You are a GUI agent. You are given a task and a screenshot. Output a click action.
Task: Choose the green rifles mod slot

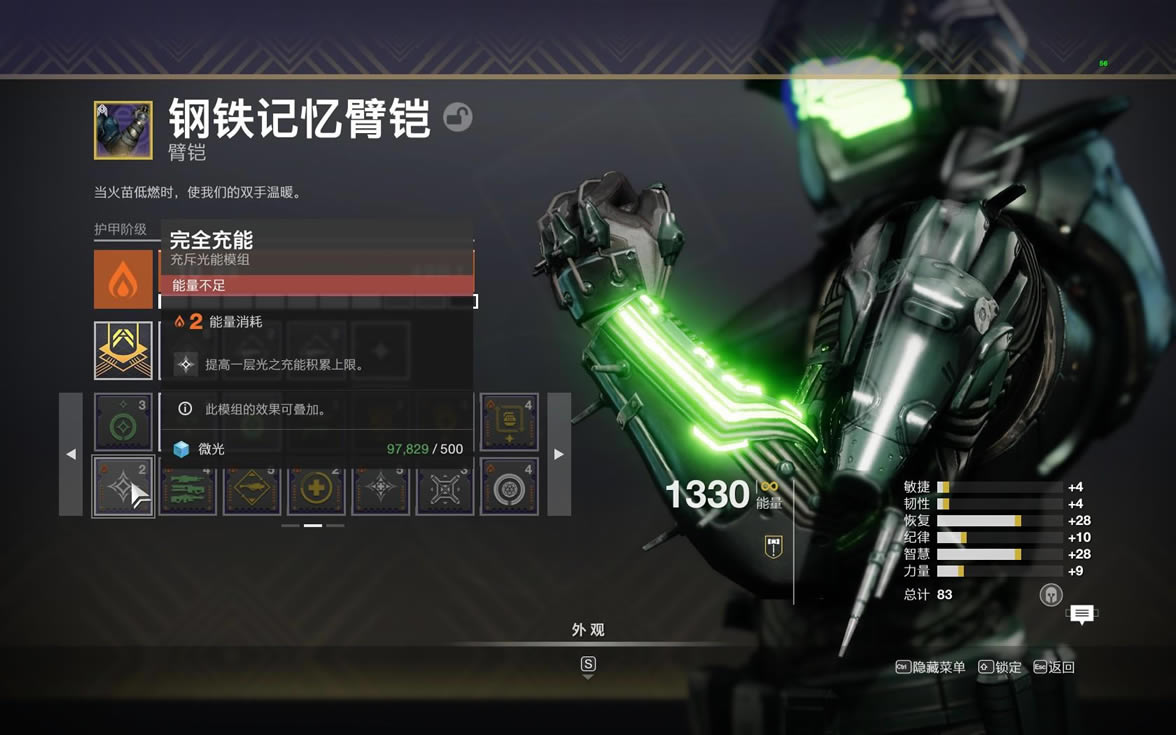point(187,487)
